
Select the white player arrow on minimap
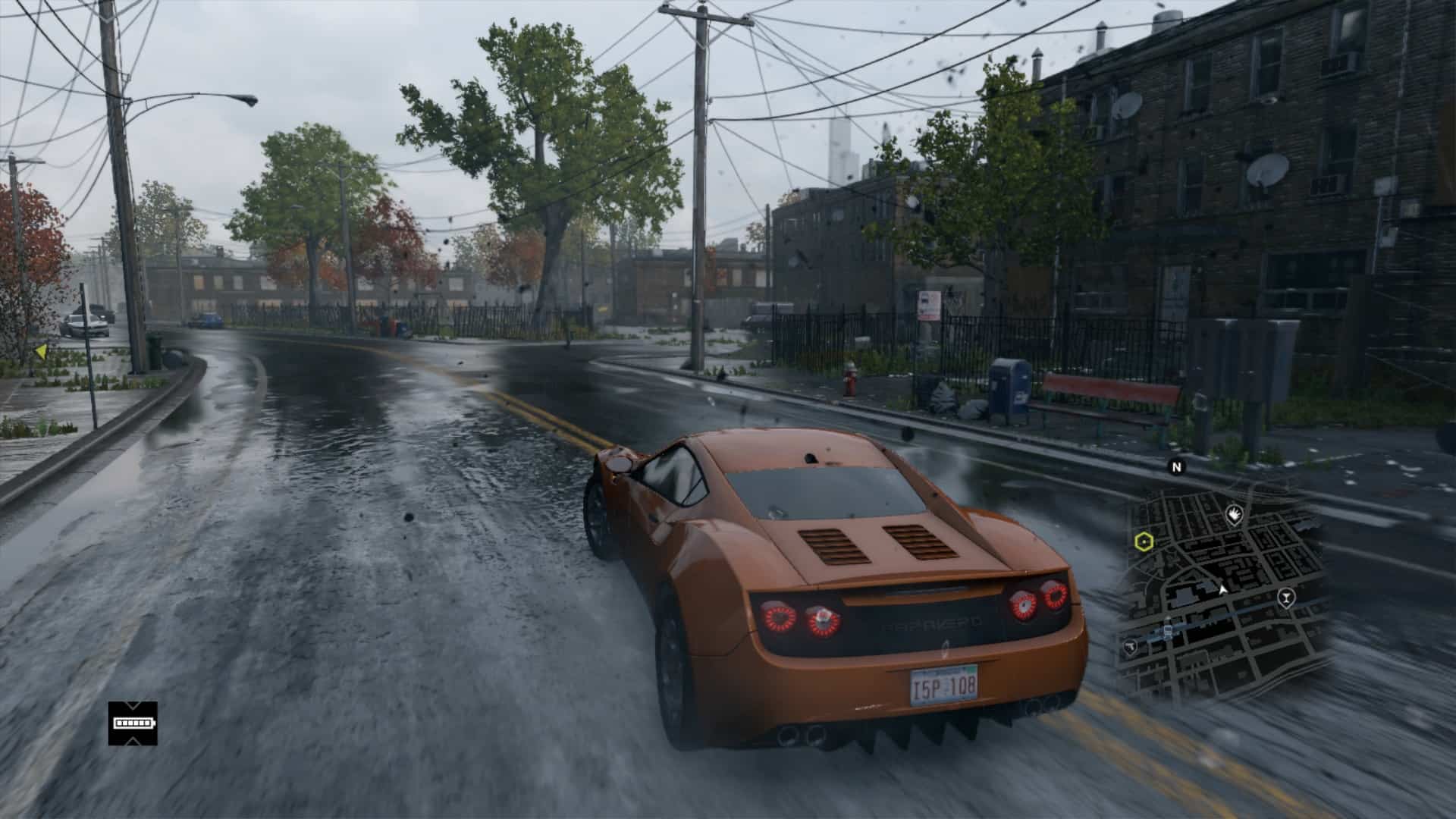click(x=1222, y=588)
